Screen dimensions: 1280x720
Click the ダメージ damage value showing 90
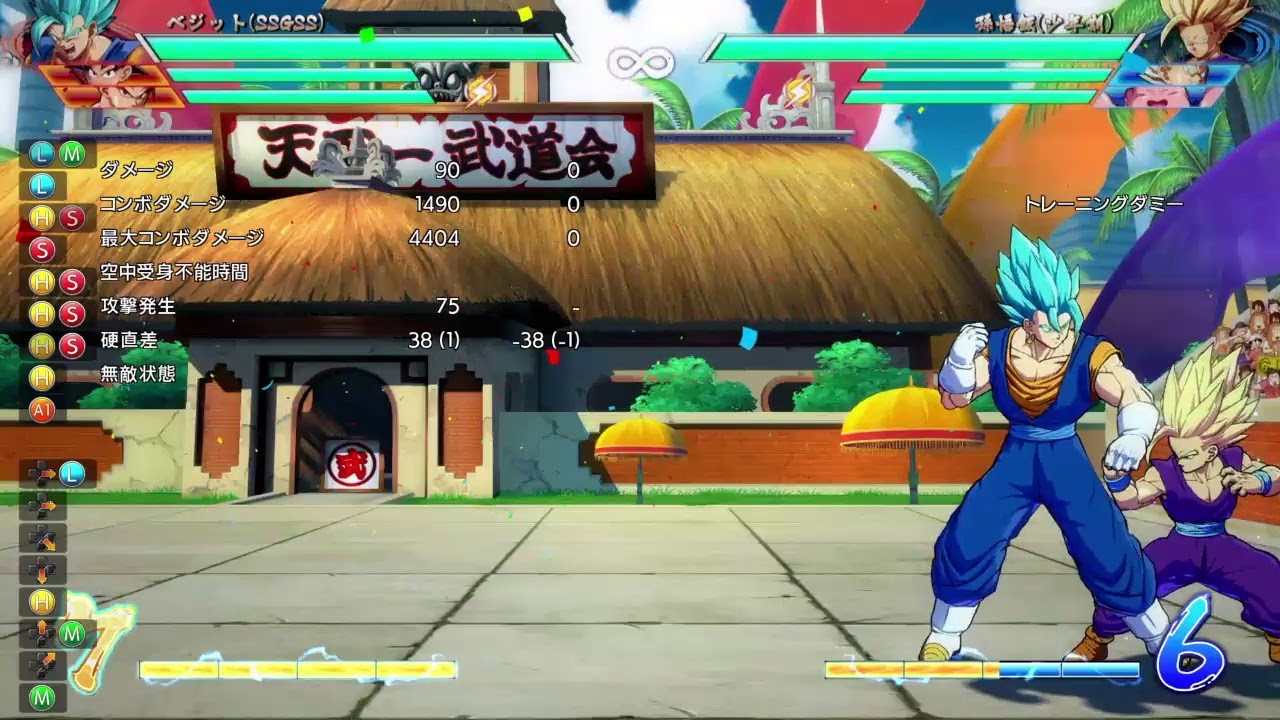coord(450,170)
